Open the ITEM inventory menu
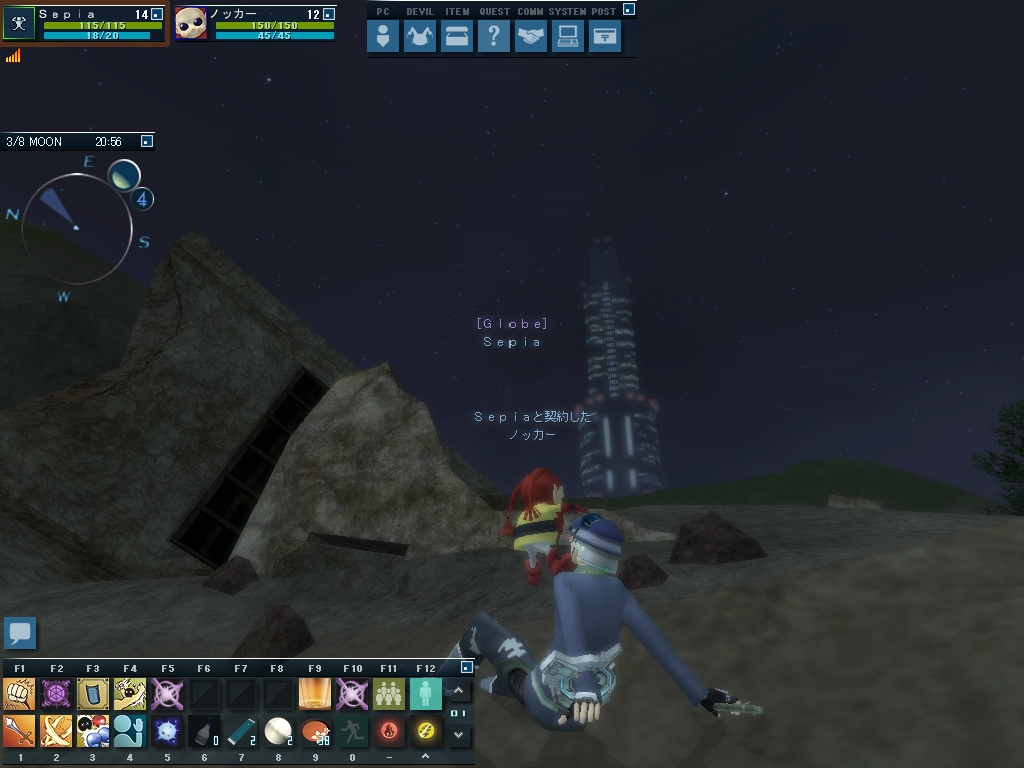This screenshot has height=768, width=1024. click(x=457, y=38)
